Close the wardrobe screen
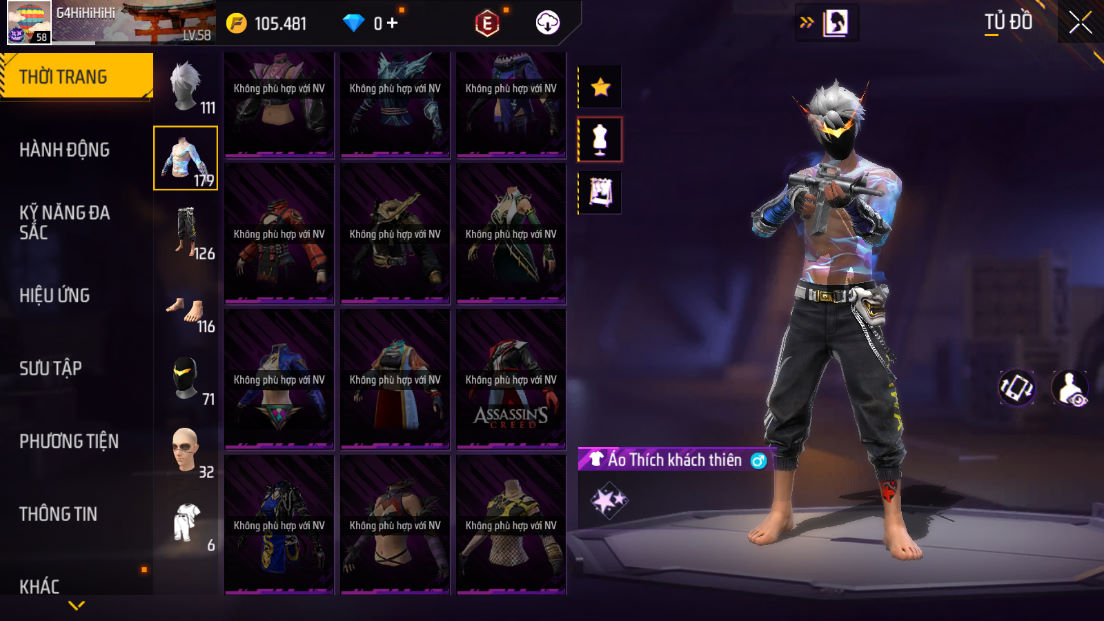The image size is (1104, 621). click(x=1080, y=23)
